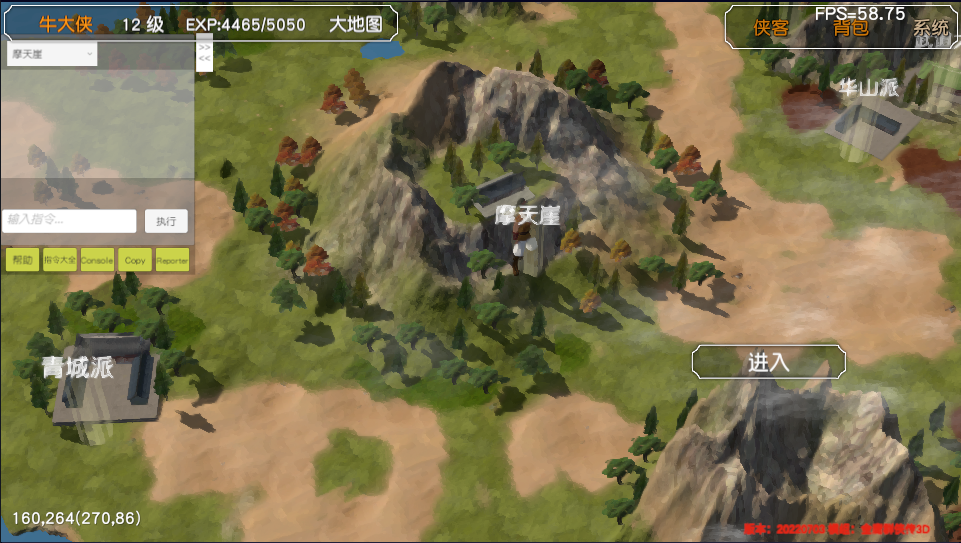Open the Reporter tool
The height and width of the screenshot is (543, 961).
(x=172, y=260)
